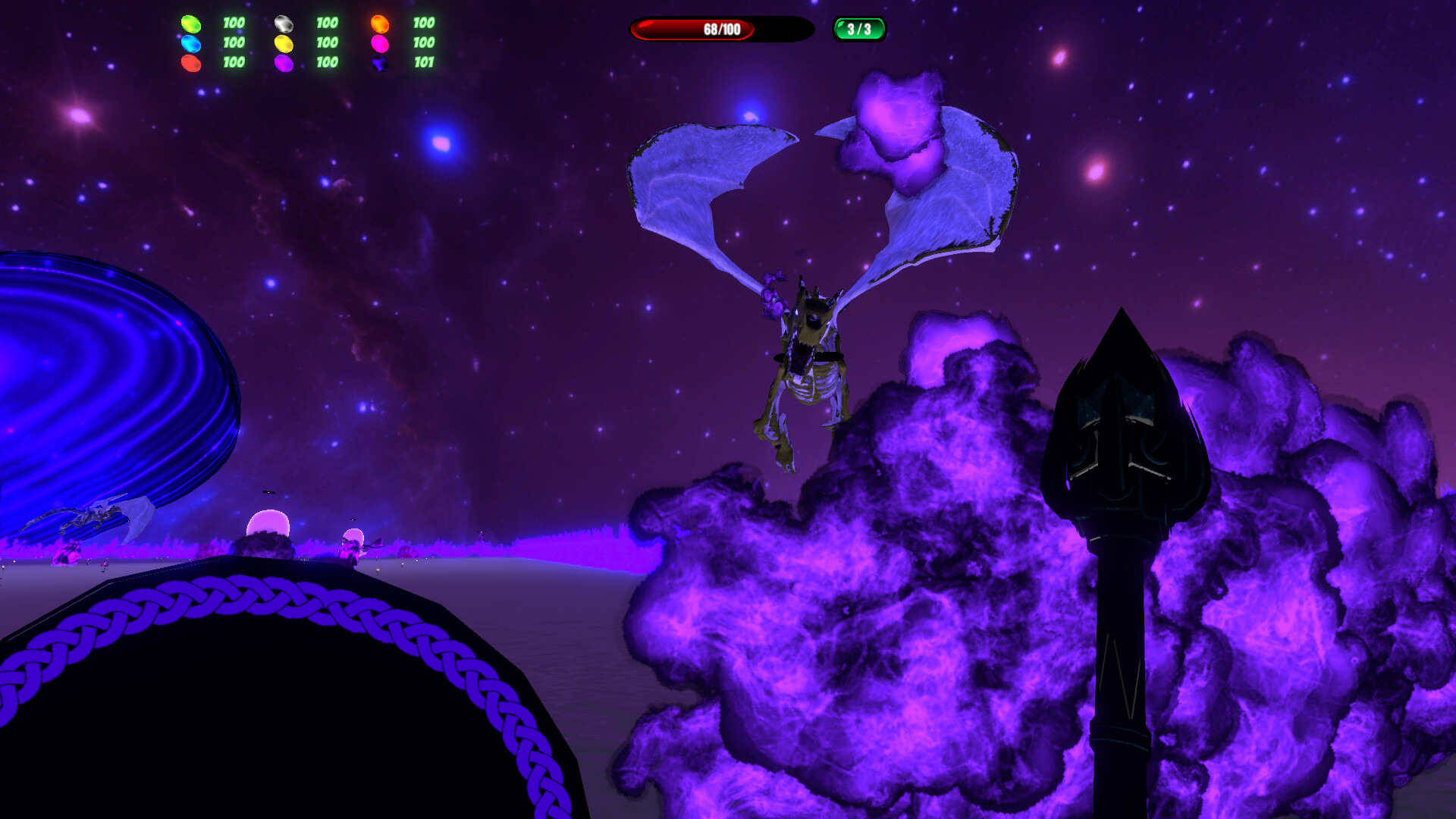This screenshot has height=819, width=1456.
Task: Select the orange egg ammo icon
Action: (x=379, y=23)
